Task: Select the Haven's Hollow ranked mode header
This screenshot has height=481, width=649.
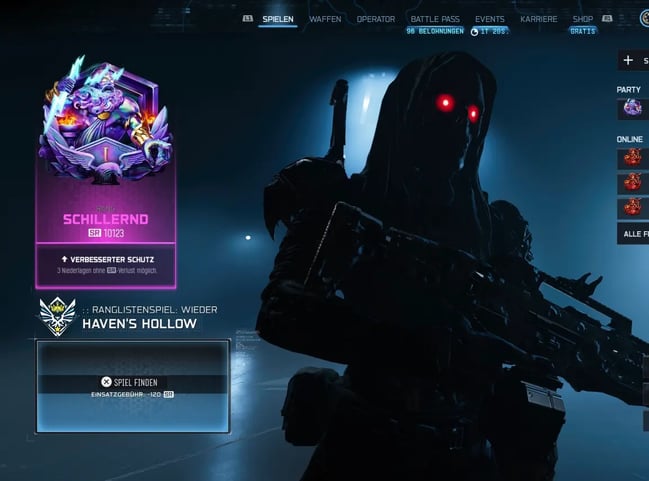Action: coord(138,323)
